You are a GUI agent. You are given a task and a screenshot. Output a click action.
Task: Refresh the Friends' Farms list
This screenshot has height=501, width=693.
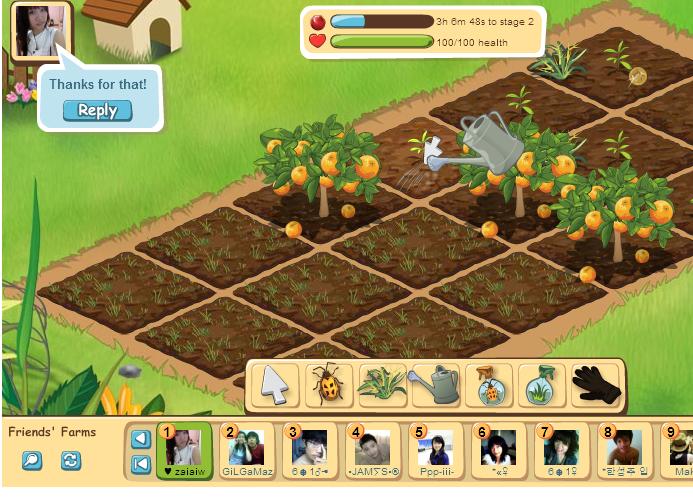[70, 461]
